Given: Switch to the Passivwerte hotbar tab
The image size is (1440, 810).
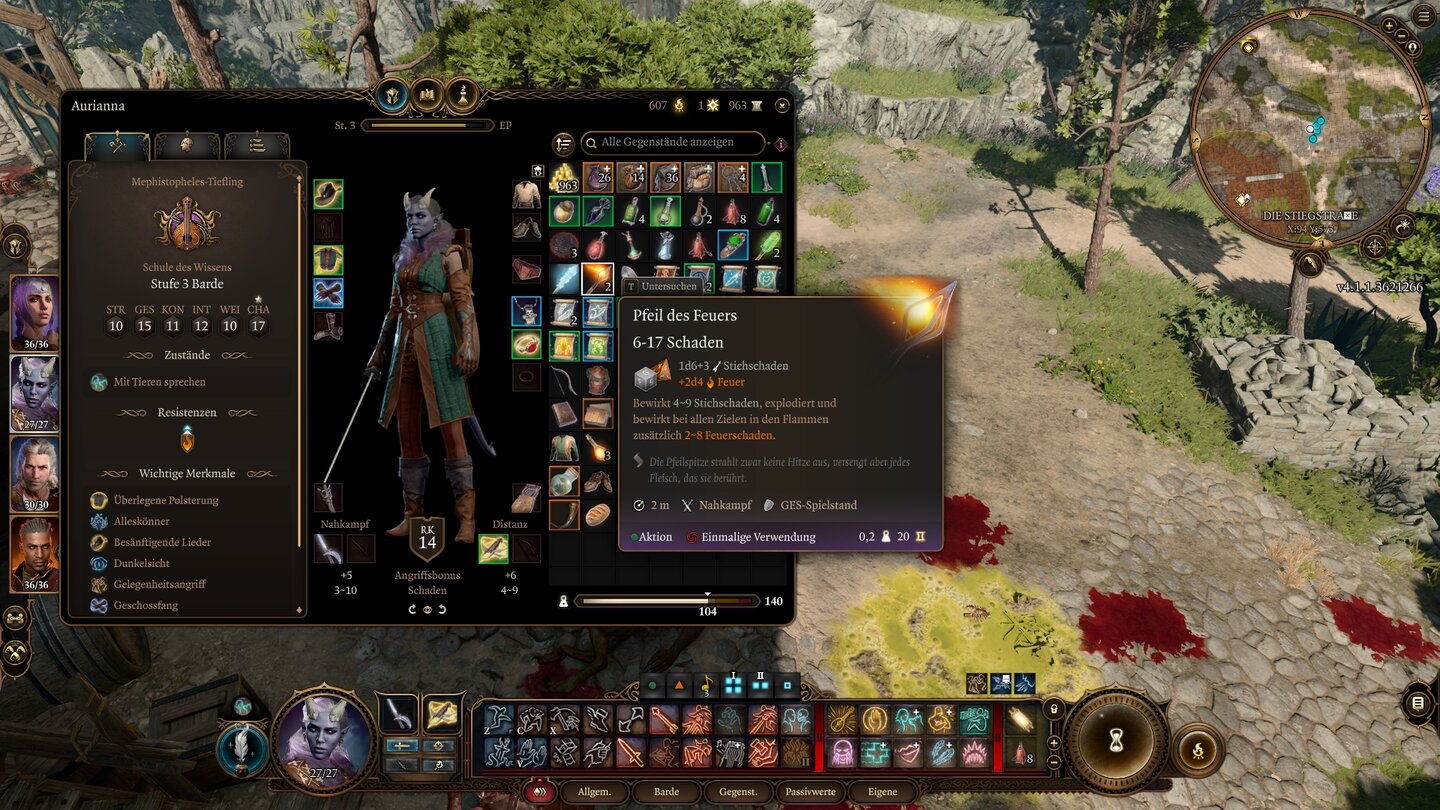Looking at the screenshot, I should (x=810, y=792).
